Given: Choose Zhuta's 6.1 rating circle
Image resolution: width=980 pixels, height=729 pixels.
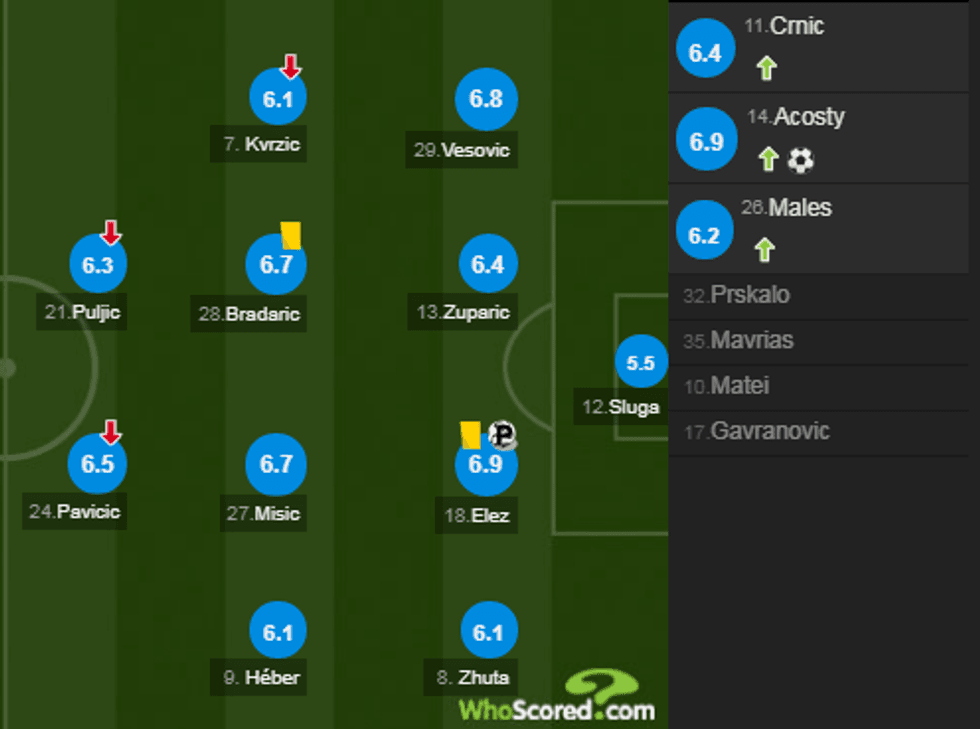Looking at the screenshot, I should tap(489, 632).
